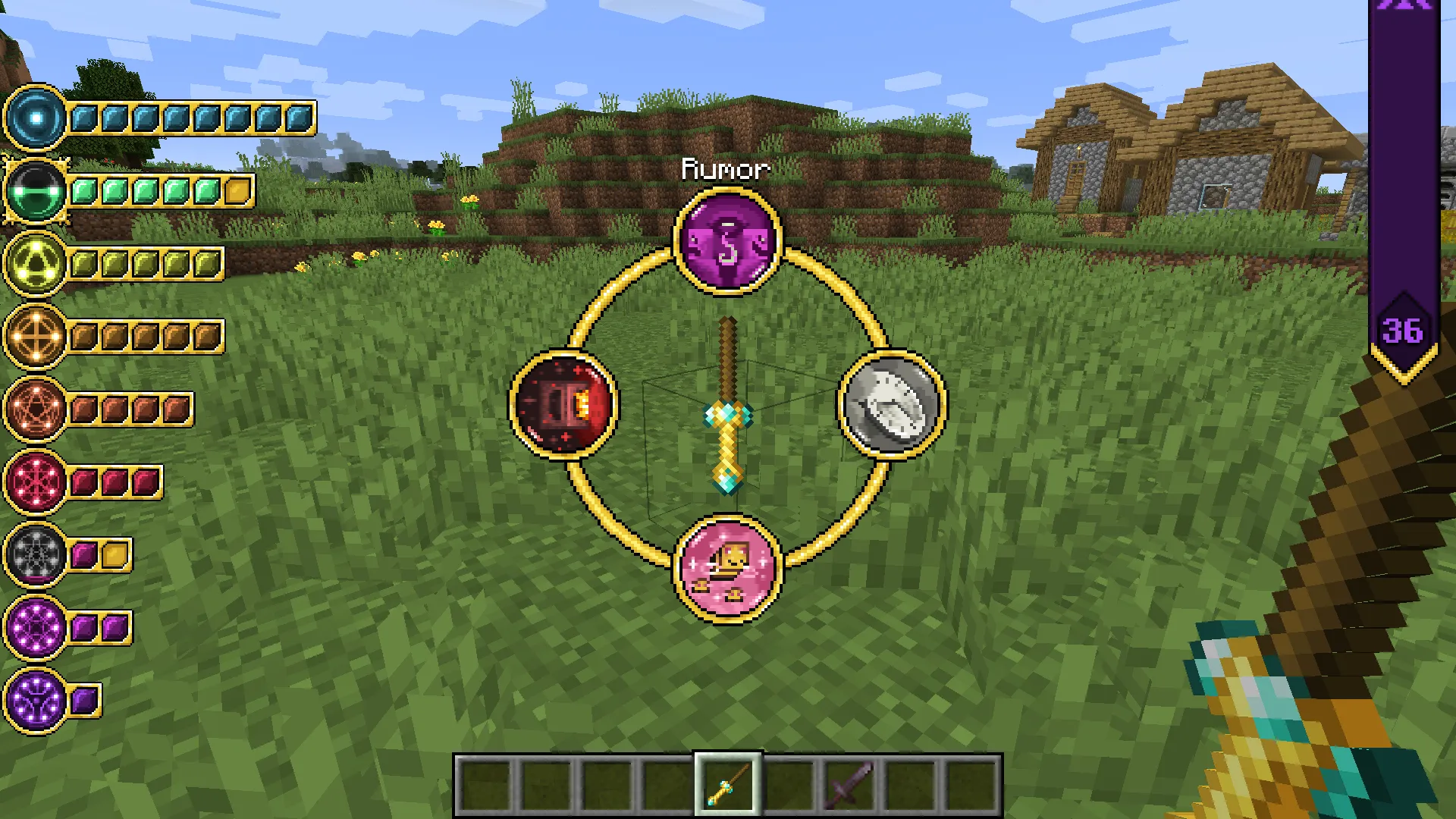The height and width of the screenshot is (819, 1456).
Task: Select the purple sword in the hotbar
Action: [848, 784]
